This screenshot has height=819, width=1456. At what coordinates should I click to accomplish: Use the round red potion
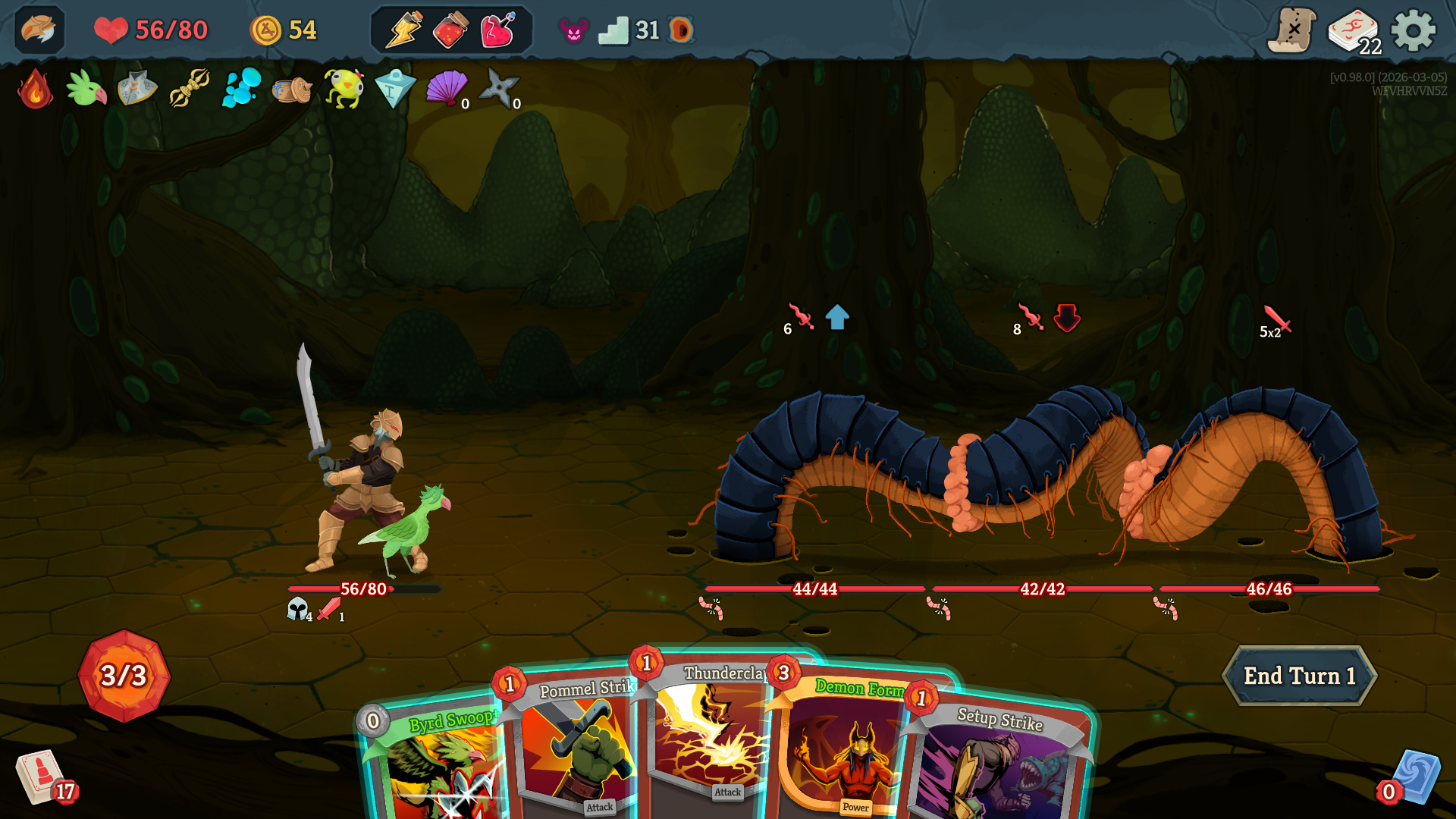(450, 31)
